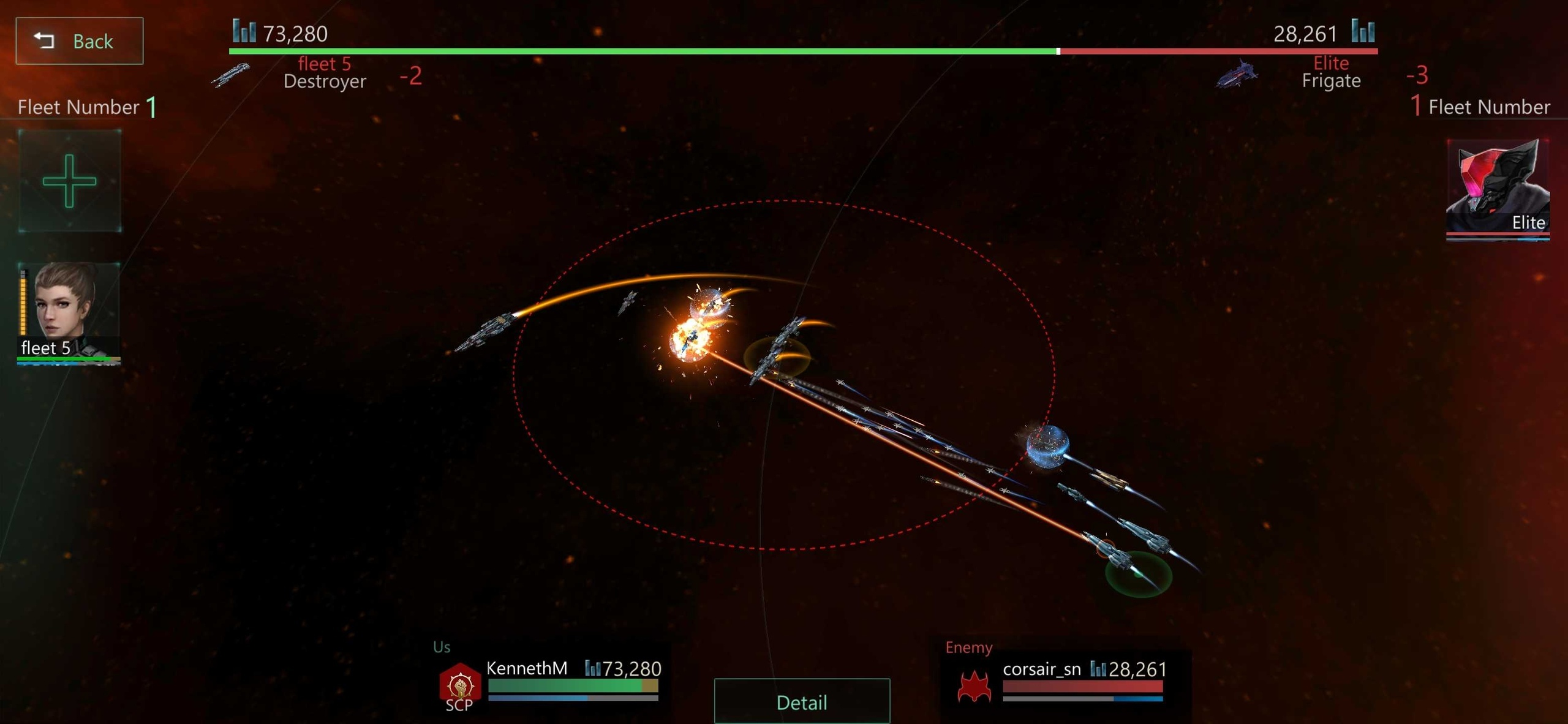Go back using the Back button

(79, 41)
